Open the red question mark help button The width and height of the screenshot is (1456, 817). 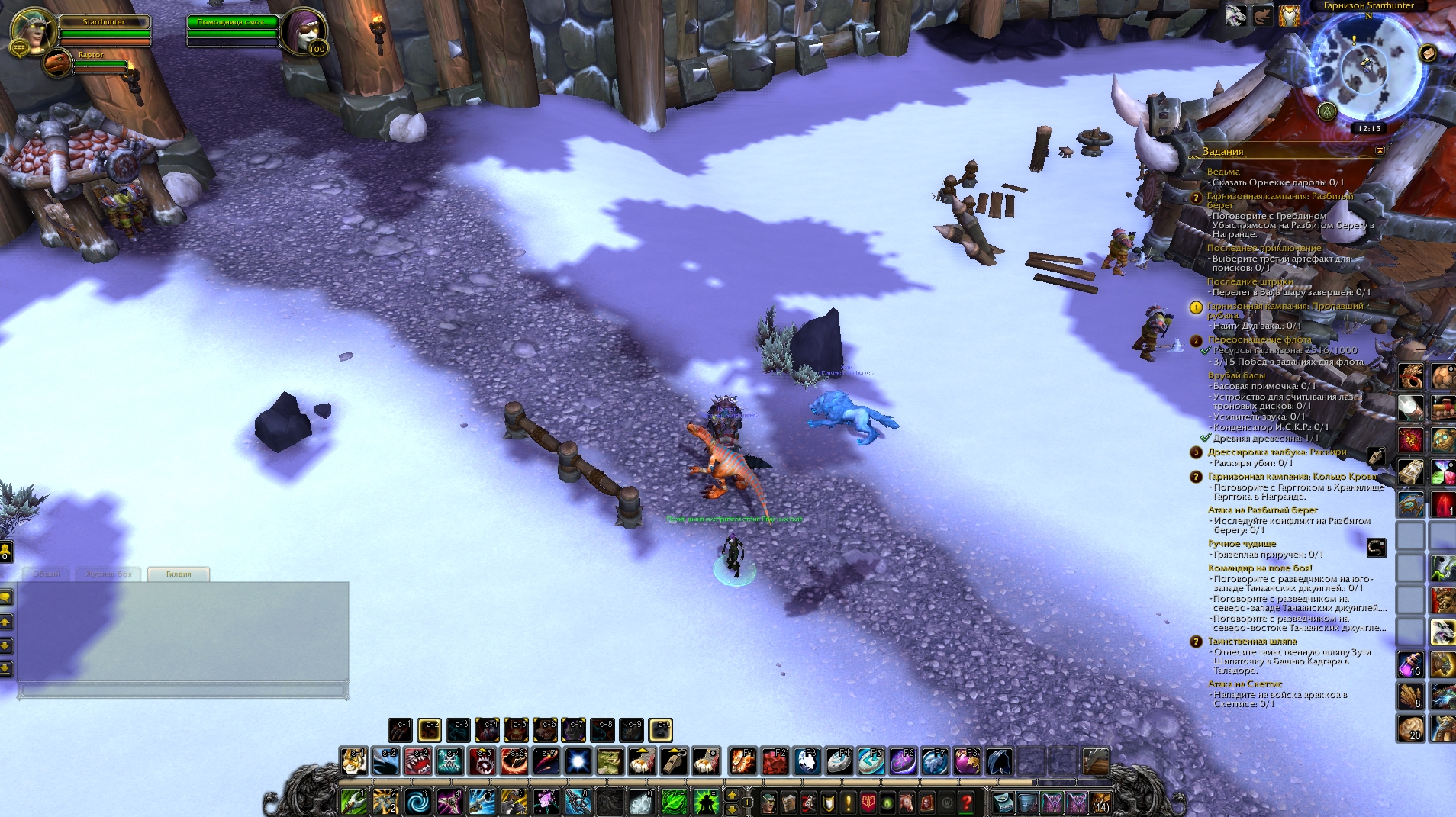click(x=966, y=803)
